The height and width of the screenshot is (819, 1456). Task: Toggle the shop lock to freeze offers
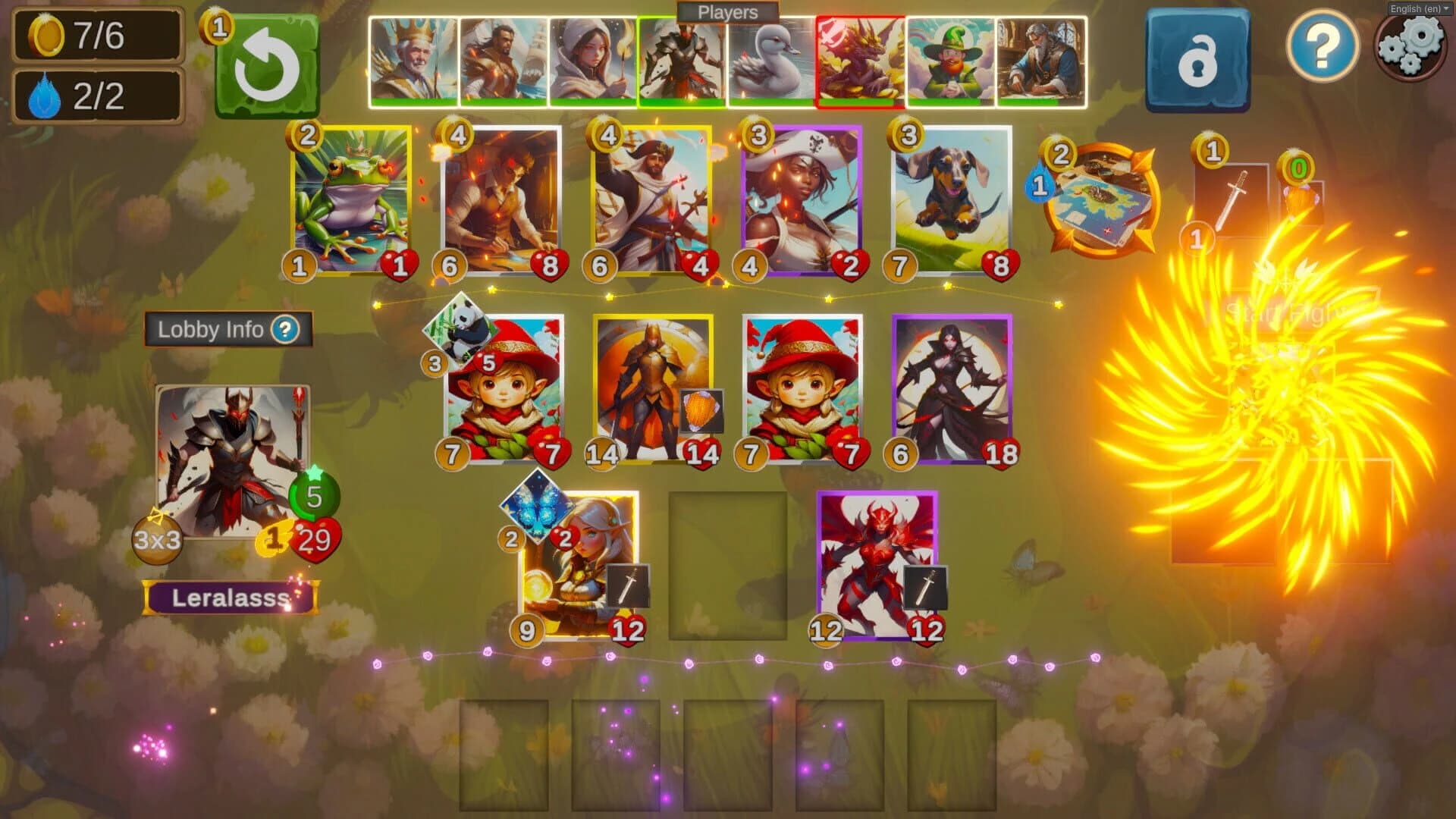pyautogui.click(x=1197, y=58)
